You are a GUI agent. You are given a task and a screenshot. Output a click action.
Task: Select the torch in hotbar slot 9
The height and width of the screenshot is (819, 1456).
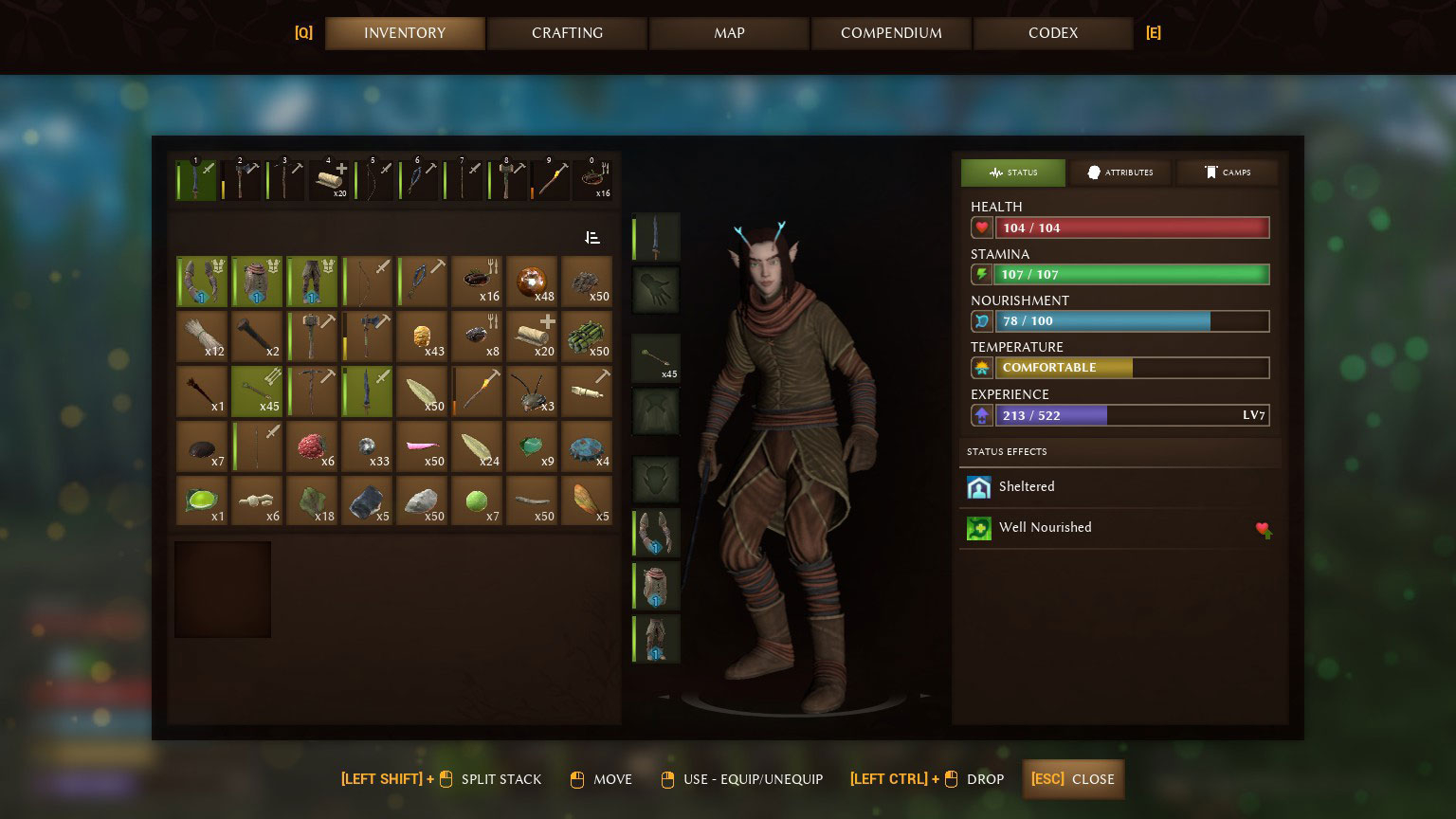553,179
